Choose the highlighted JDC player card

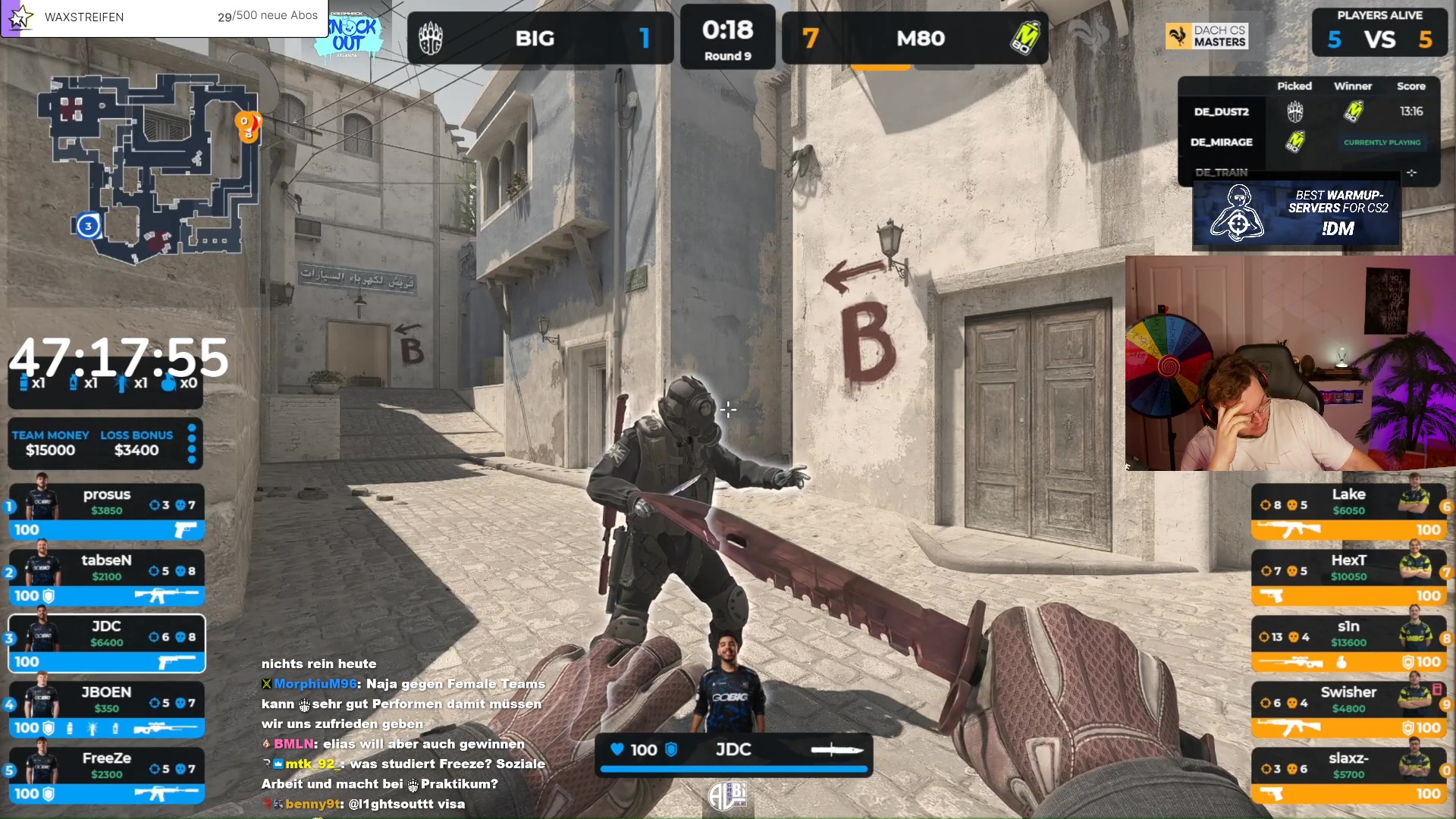click(106, 644)
